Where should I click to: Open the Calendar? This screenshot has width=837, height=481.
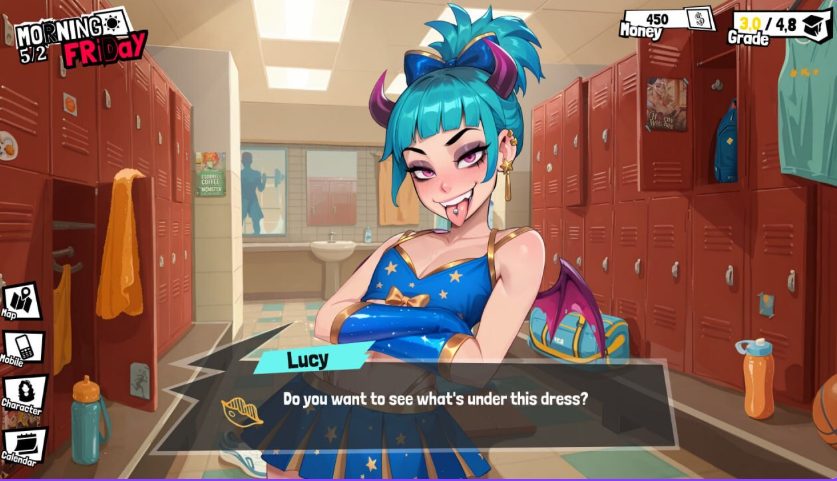21,444
